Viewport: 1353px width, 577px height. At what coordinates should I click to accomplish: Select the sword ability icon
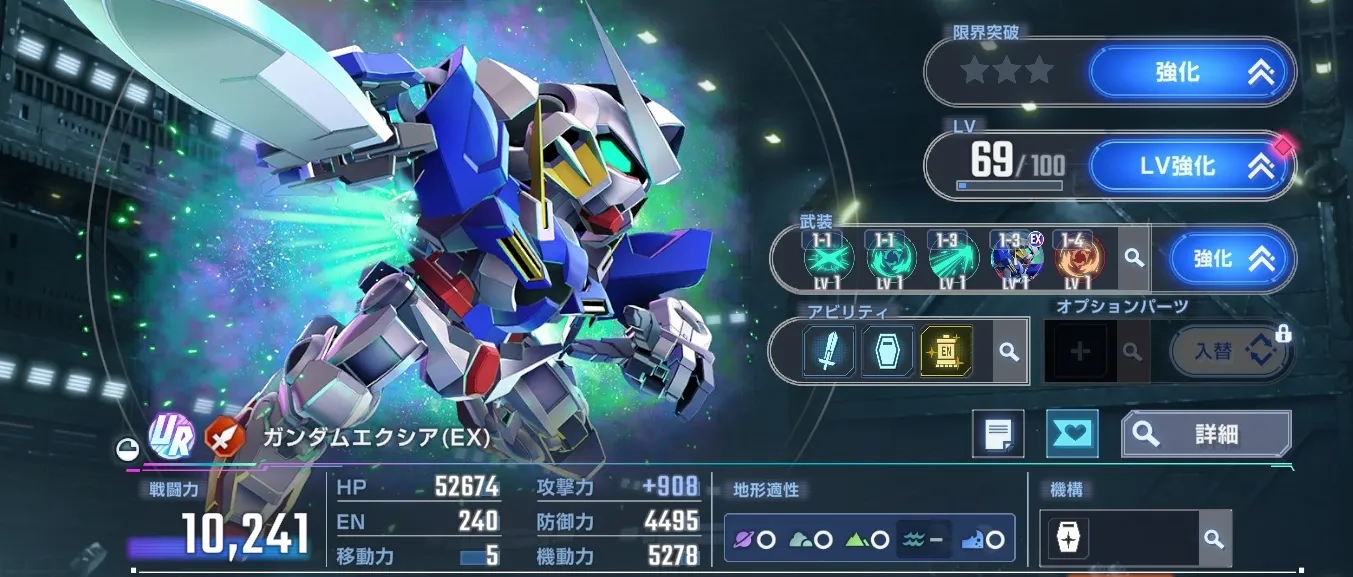[x=829, y=351]
